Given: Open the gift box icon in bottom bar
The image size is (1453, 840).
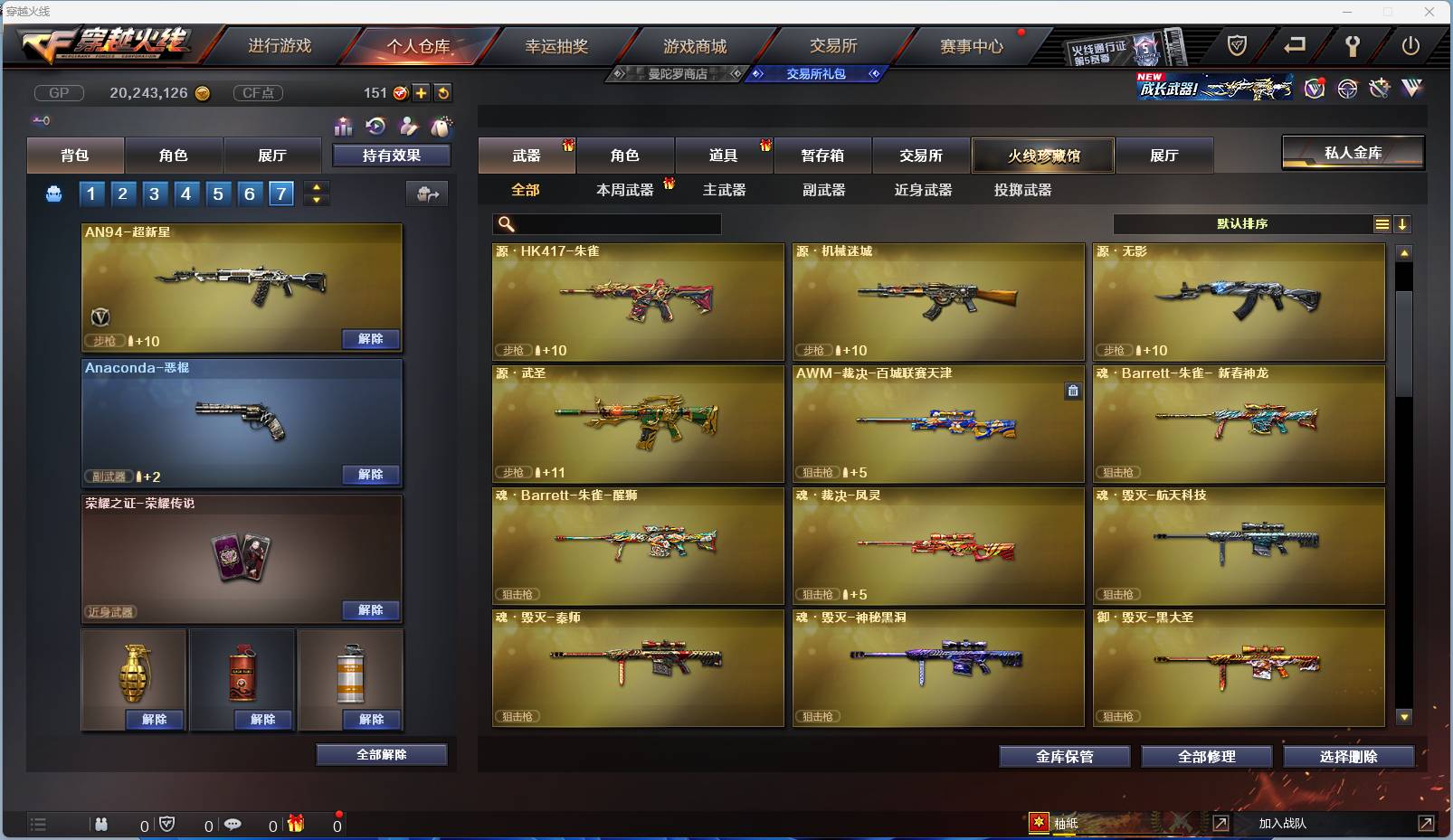Looking at the screenshot, I should point(295,825).
